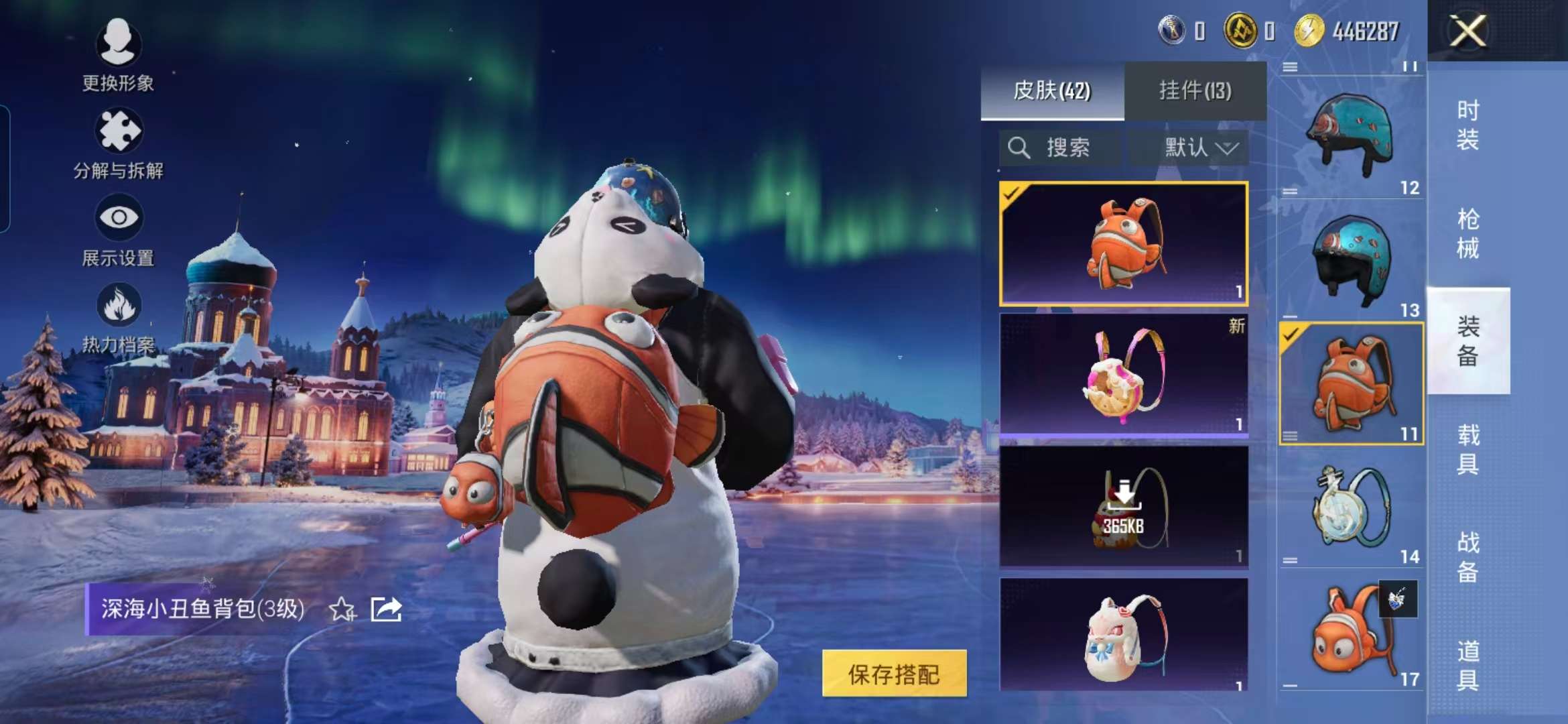This screenshot has height=724, width=1568.
Task: Open the 载具 vehicles category
Action: (1467, 450)
